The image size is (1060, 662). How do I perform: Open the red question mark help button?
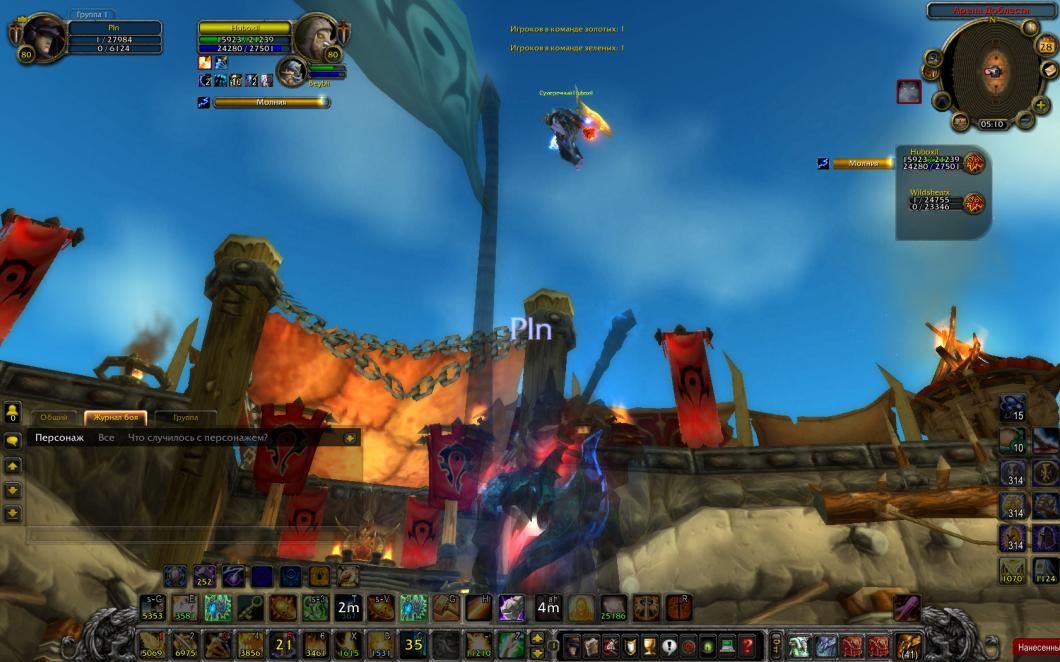[747, 645]
